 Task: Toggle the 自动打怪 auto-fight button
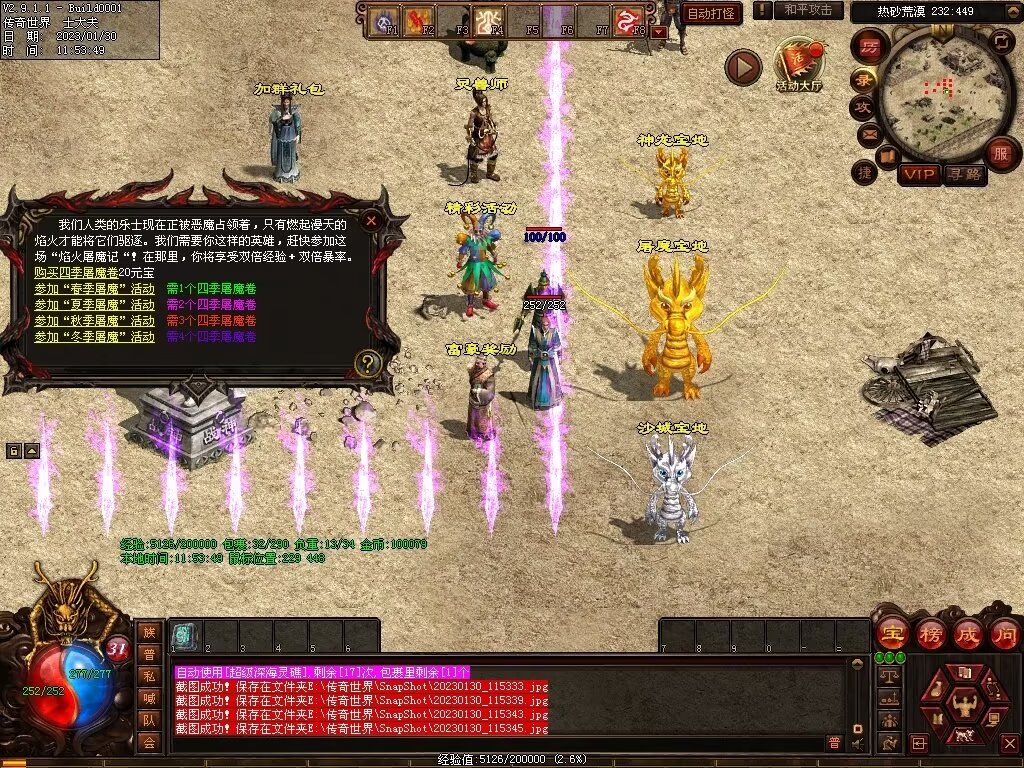click(711, 14)
